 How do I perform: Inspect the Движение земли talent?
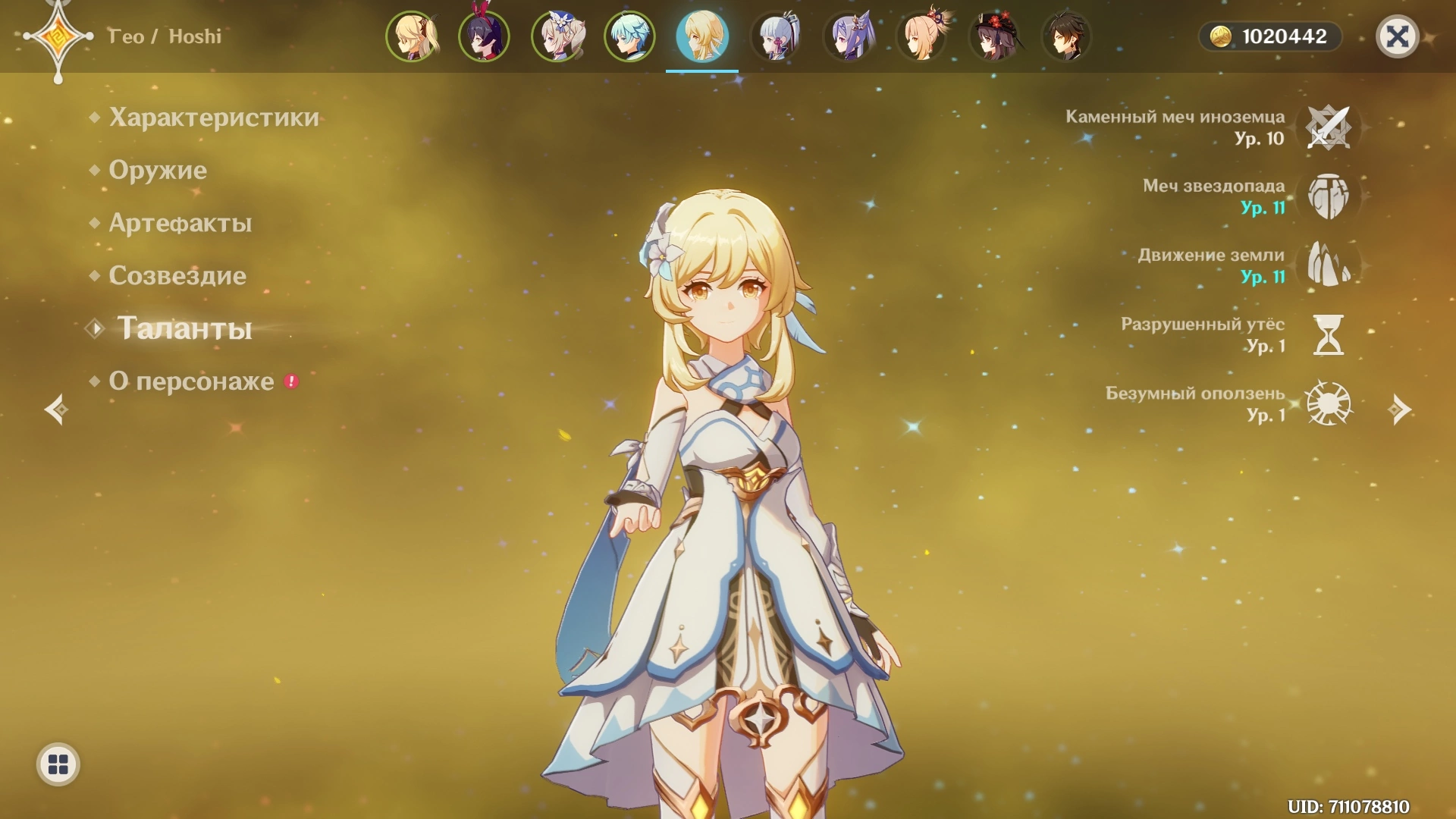(1328, 265)
